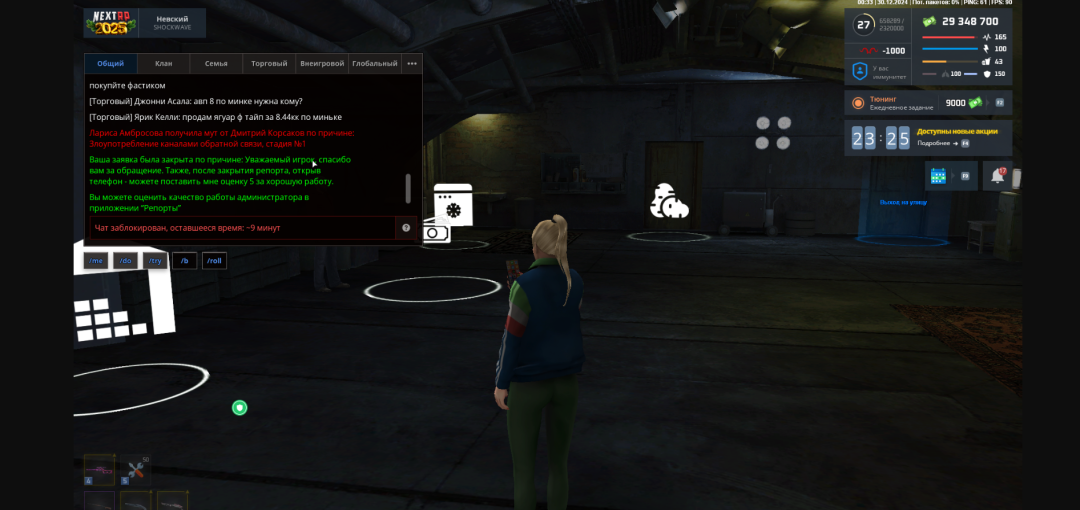Select the repair tools item slot
Image resolution: width=1080 pixels, height=510 pixels.
(135, 469)
